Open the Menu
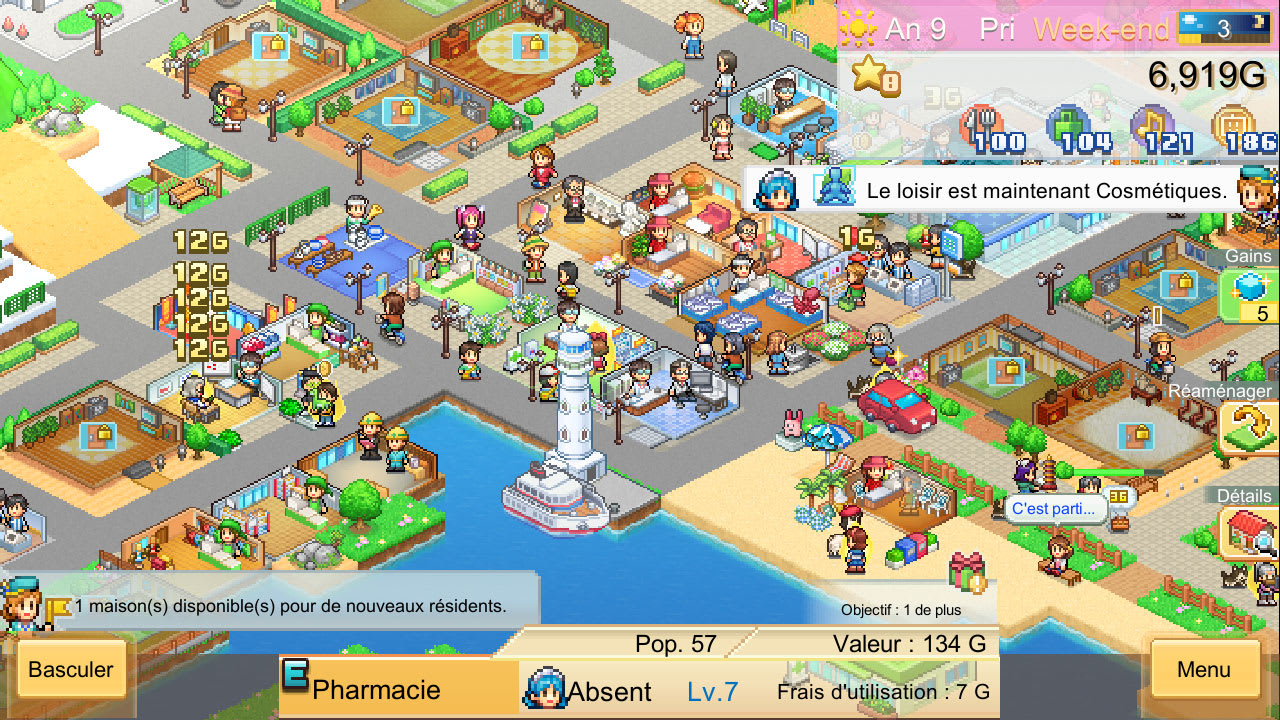 click(1204, 670)
